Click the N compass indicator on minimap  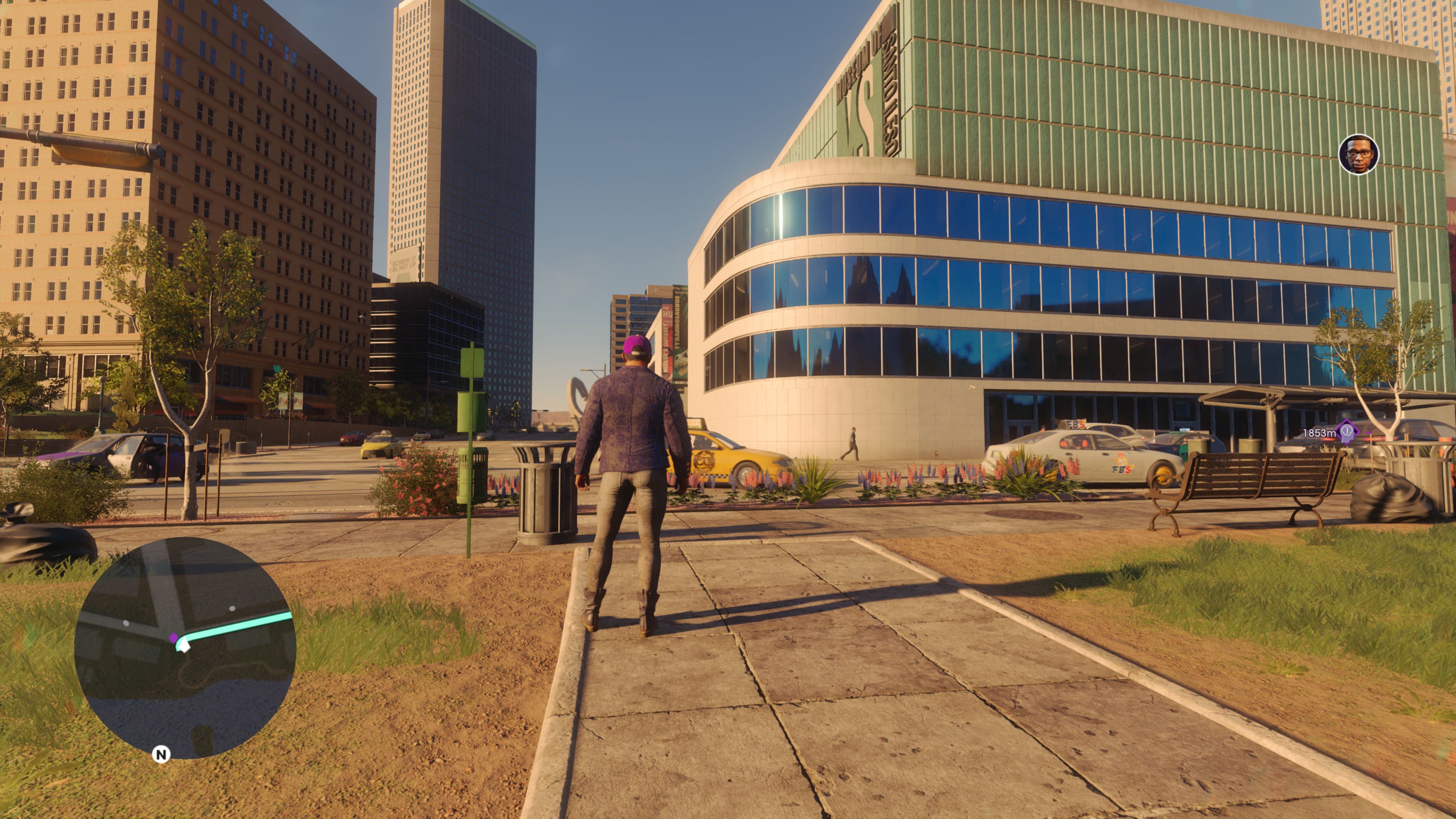161,754
